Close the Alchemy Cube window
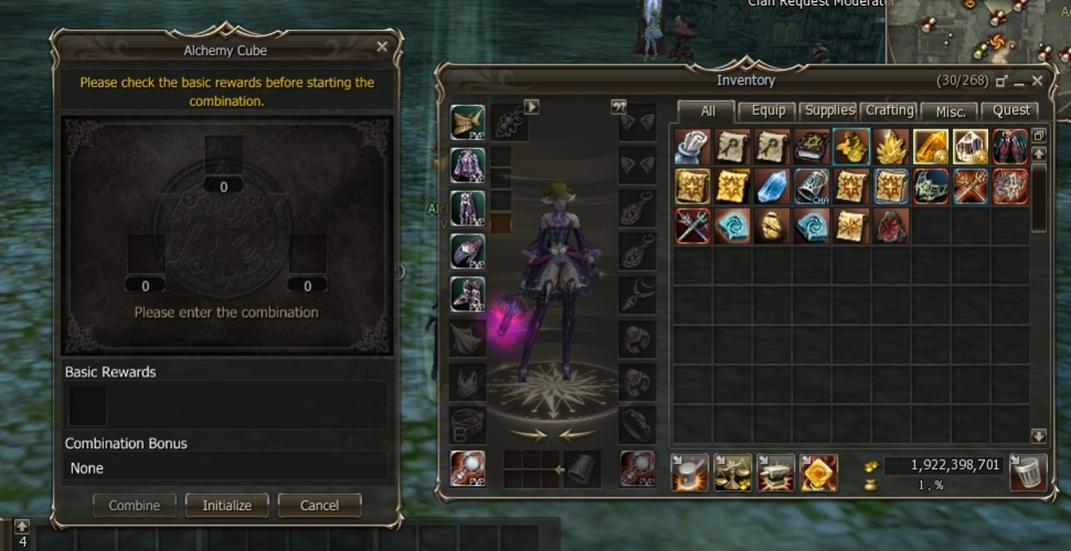1071x551 pixels. coord(382,47)
